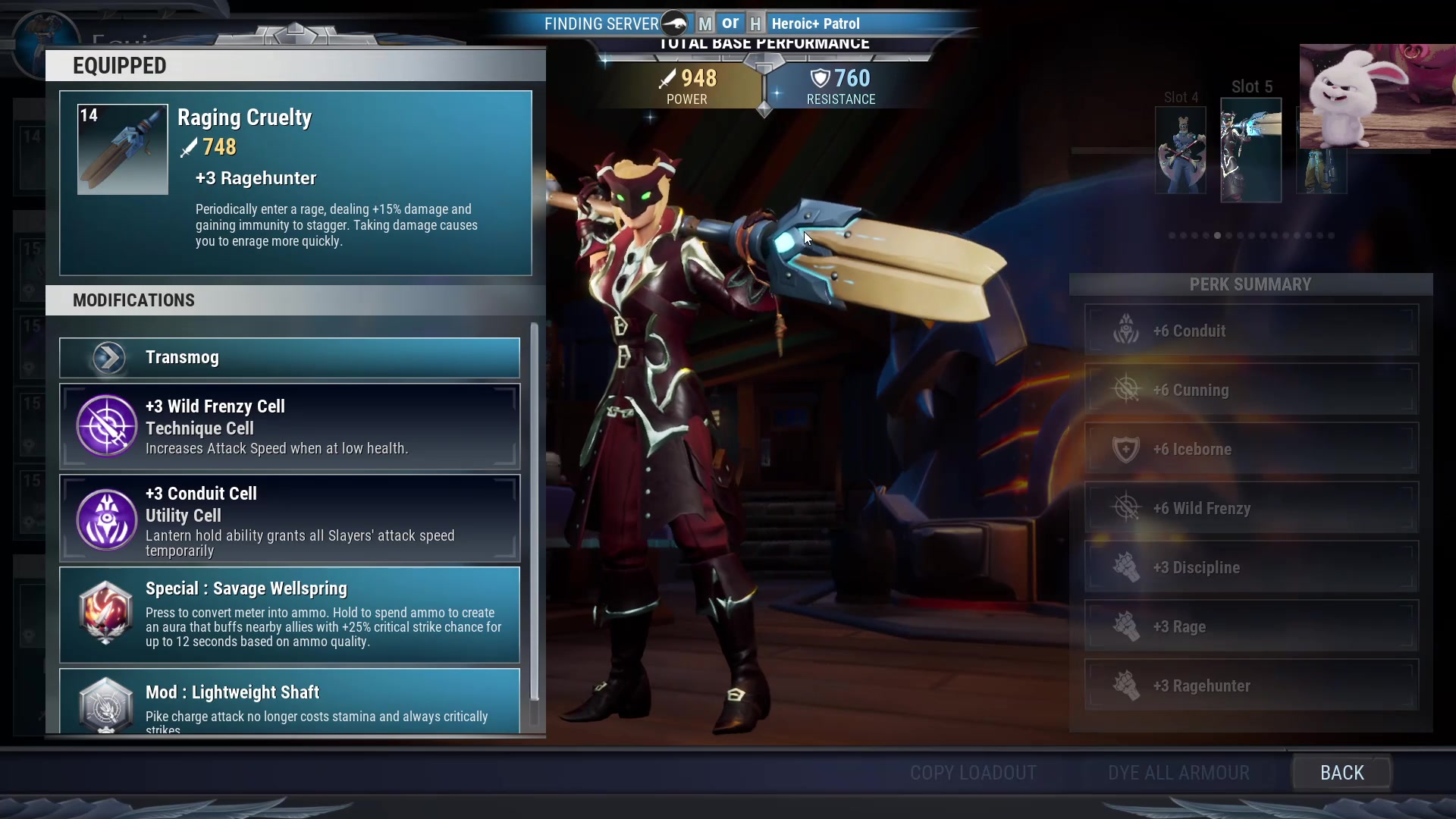Open the Transmog modification
1456x819 pixels.
point(290,357)
